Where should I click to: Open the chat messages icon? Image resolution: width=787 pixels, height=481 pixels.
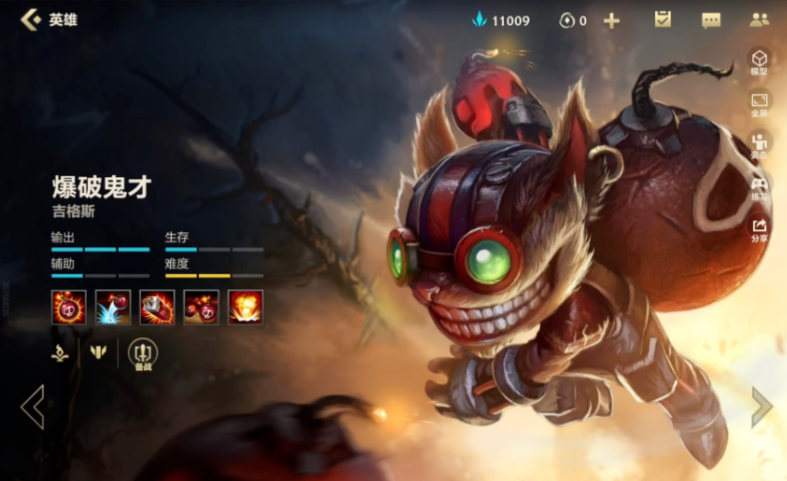point(711,20)
